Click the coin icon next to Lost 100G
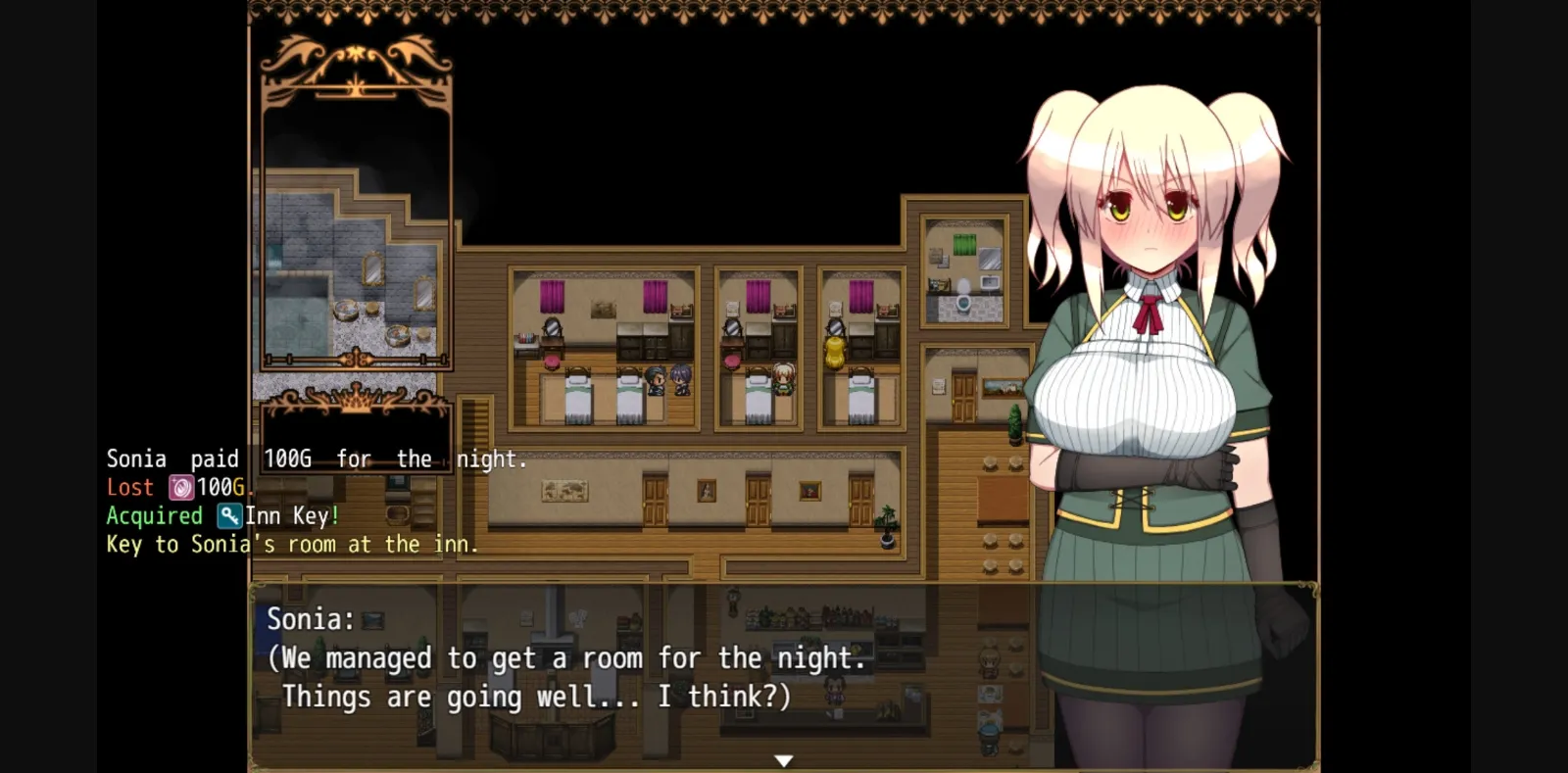Viewport: 1568px width, 773px height. point(182,487)
